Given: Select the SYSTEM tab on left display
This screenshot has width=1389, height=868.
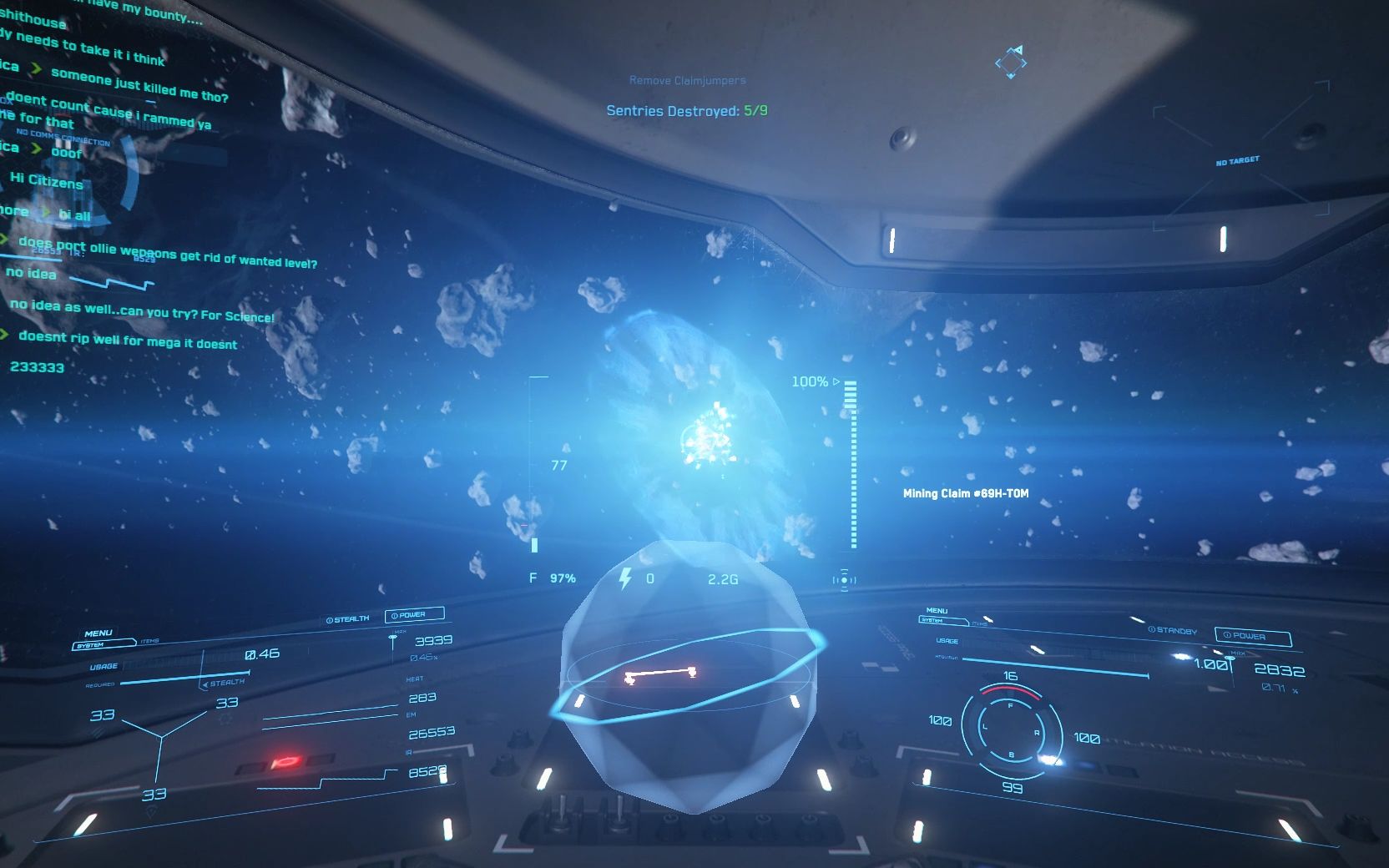Looking at the screenshot, I should pyautogui.click(x=92, y=645).
